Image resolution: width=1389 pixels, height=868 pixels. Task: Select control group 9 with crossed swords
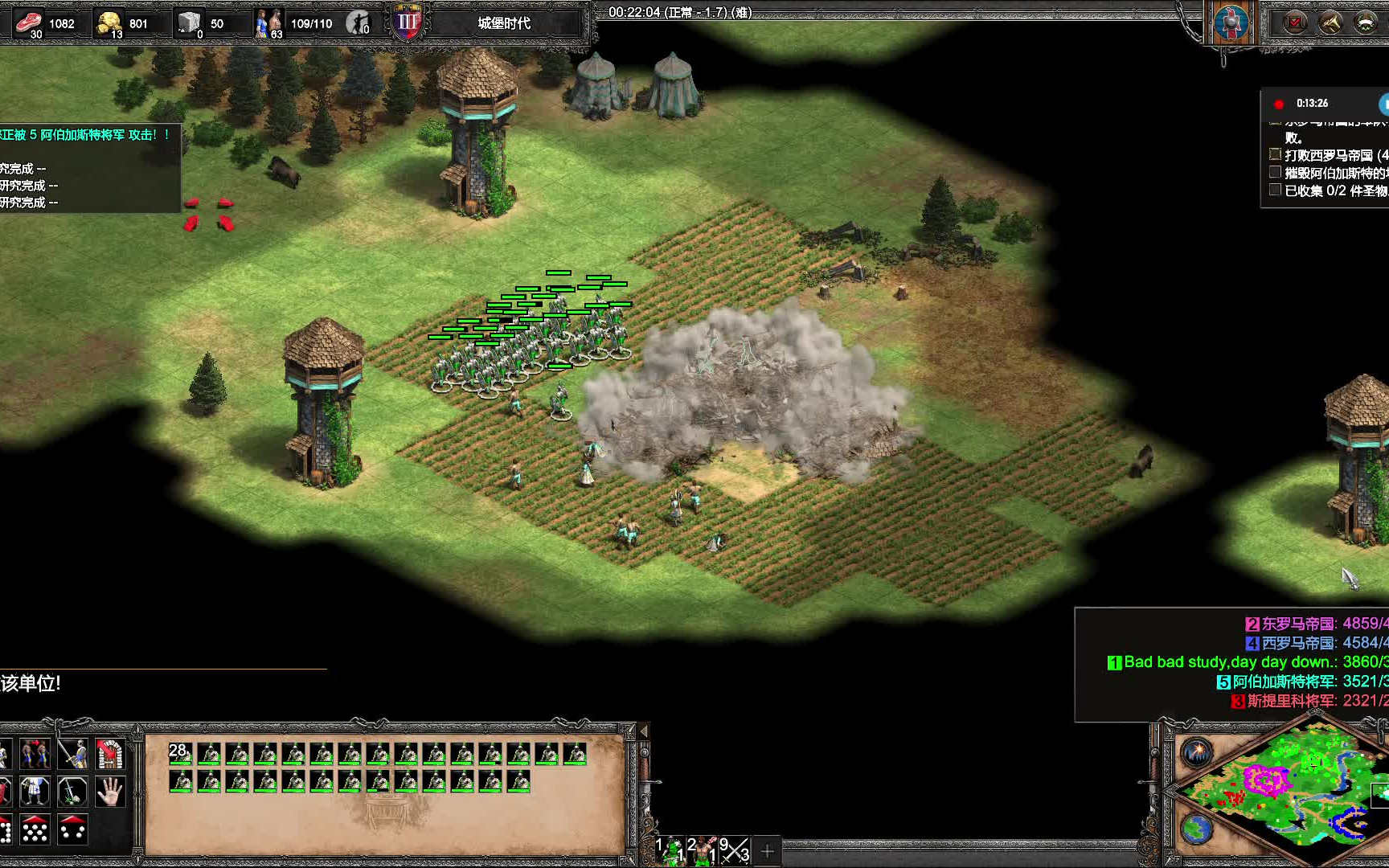point(734,850)
